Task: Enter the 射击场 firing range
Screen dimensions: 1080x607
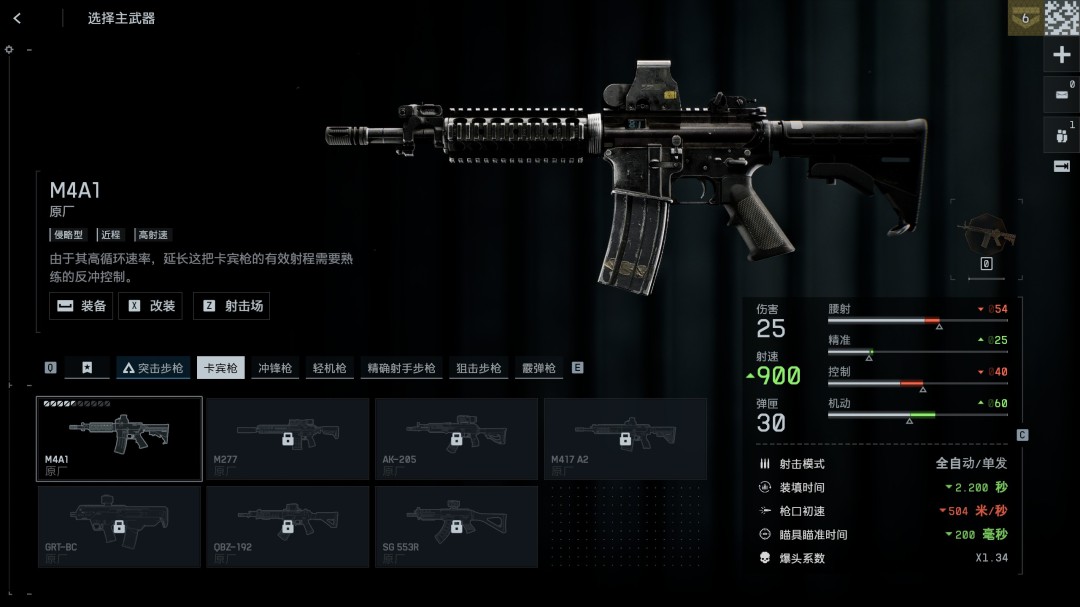Action: coord(232,306)
